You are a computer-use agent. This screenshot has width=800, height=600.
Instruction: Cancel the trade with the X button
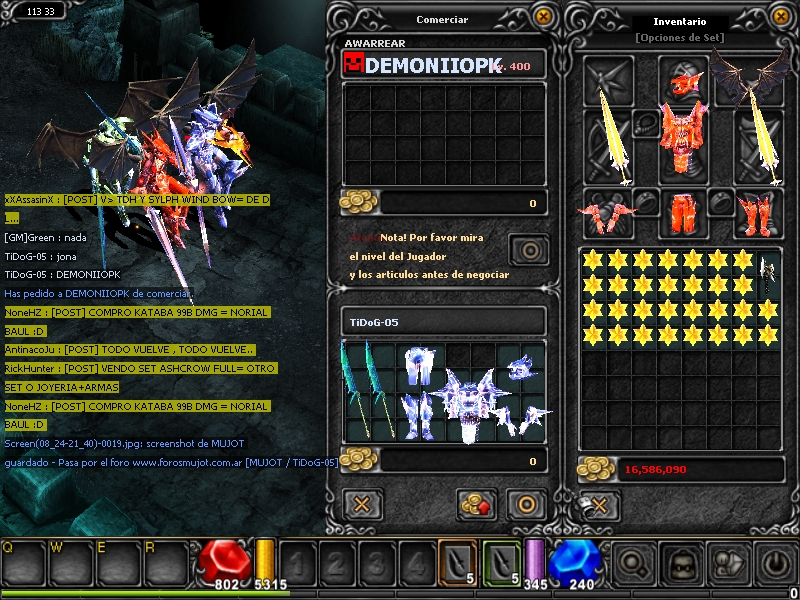point(362,504)
